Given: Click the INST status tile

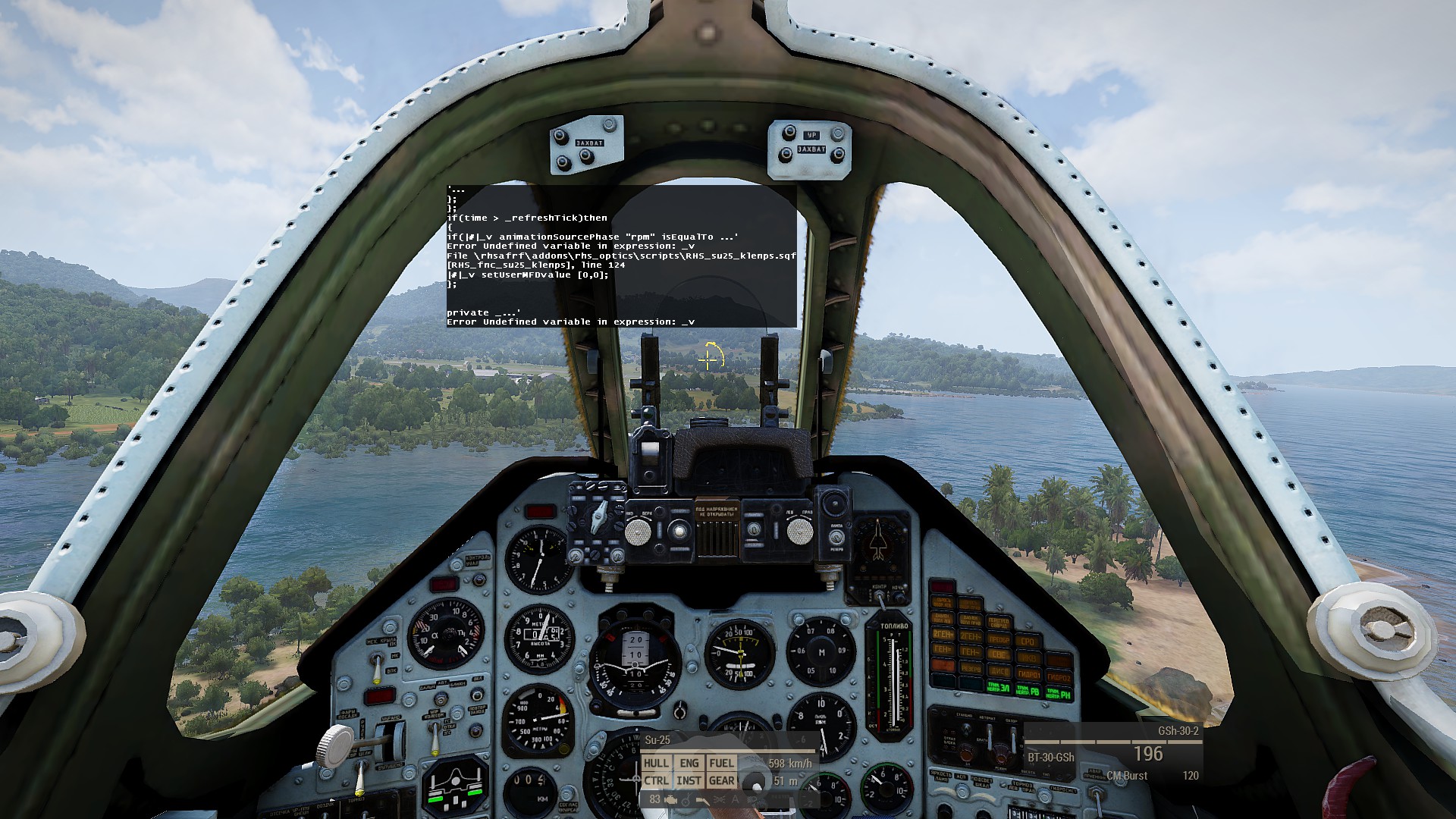Looking at the screenshot, I should pyautogui.click(x=689, y=780).
